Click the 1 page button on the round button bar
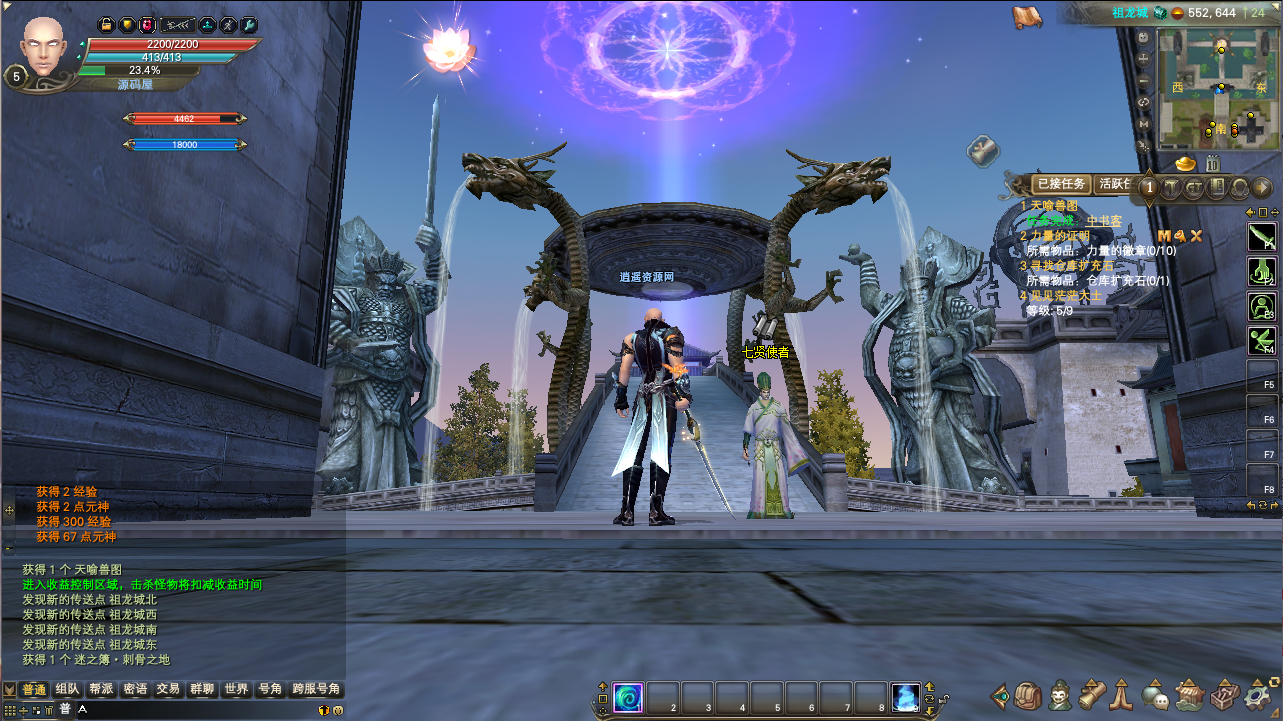1283x721 pixels. (1150, 187)
